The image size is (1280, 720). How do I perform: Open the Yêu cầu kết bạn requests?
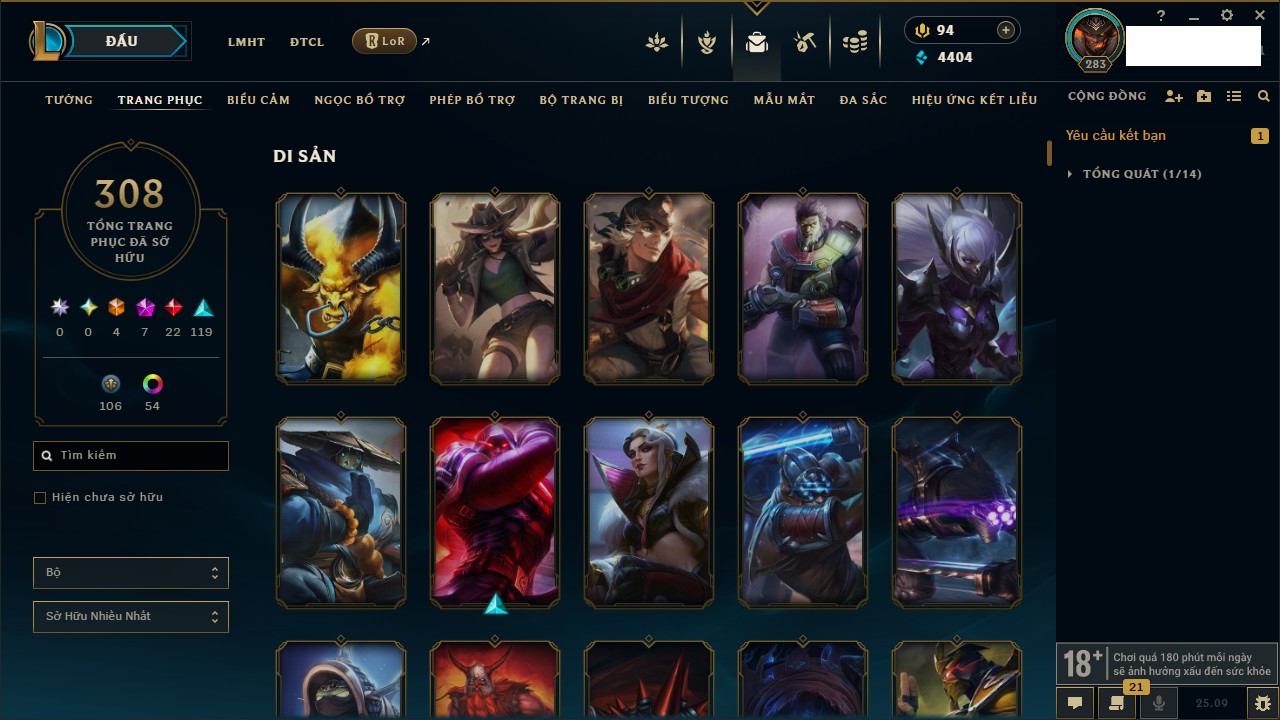point(1116,135)
